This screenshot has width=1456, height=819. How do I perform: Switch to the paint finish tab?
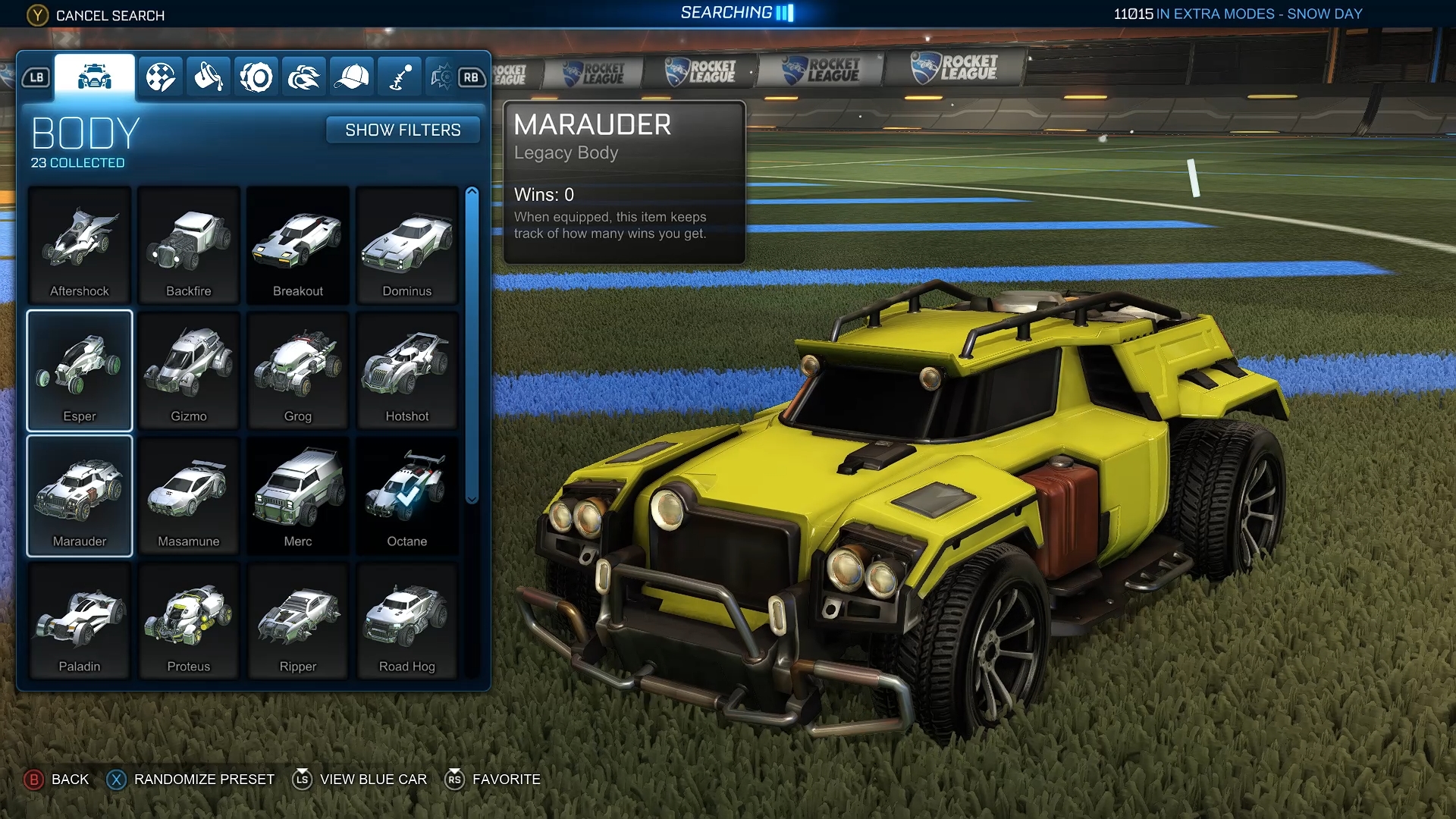(209, 77)
